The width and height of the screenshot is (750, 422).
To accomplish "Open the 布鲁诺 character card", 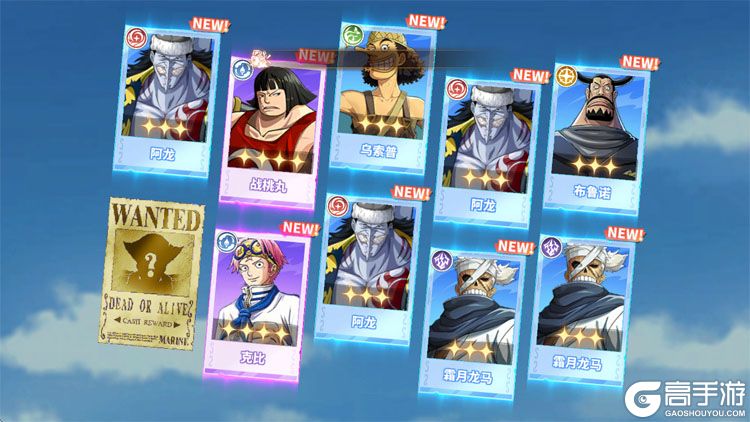I will 595,133.
